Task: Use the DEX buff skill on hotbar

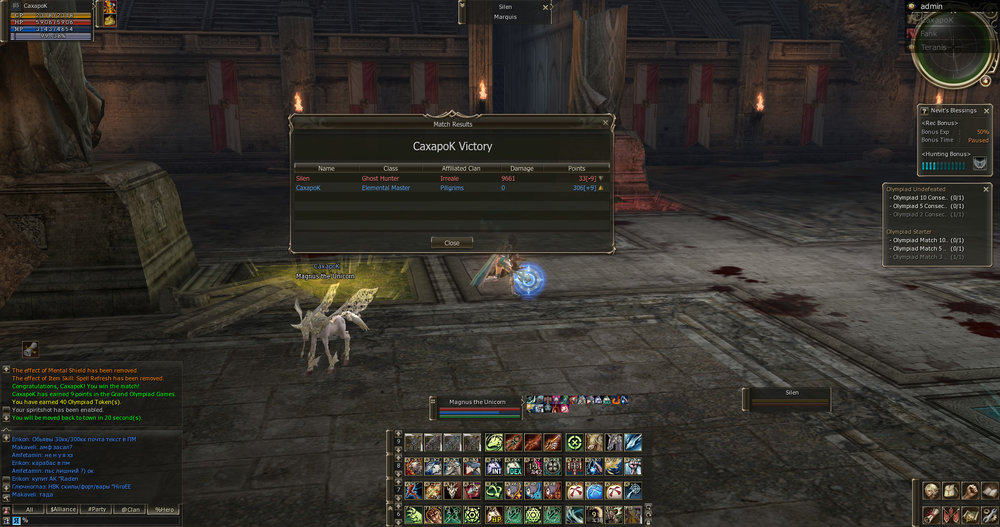Action: [514, 467]
